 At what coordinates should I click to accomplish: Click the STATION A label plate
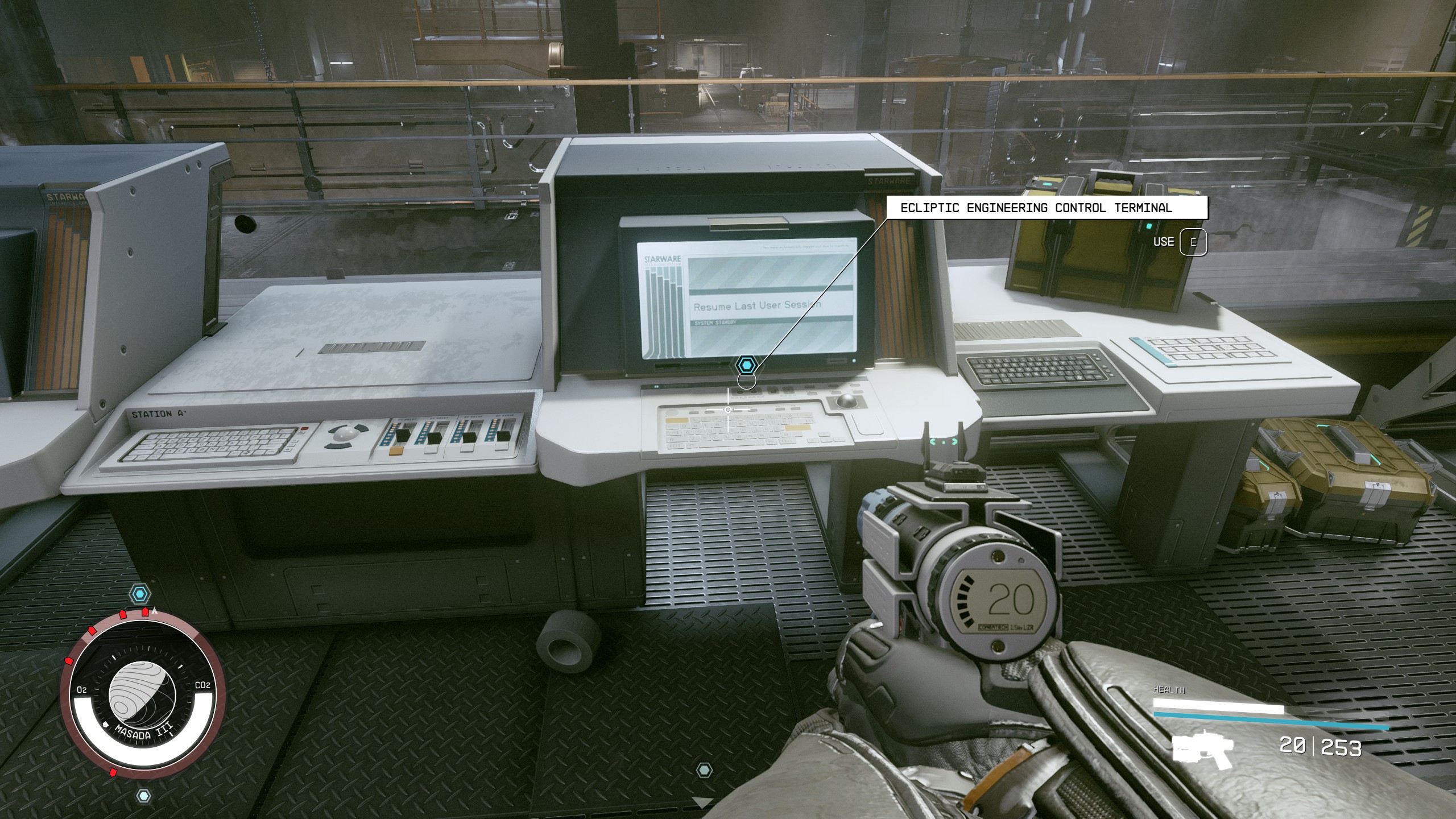point(156,414)
